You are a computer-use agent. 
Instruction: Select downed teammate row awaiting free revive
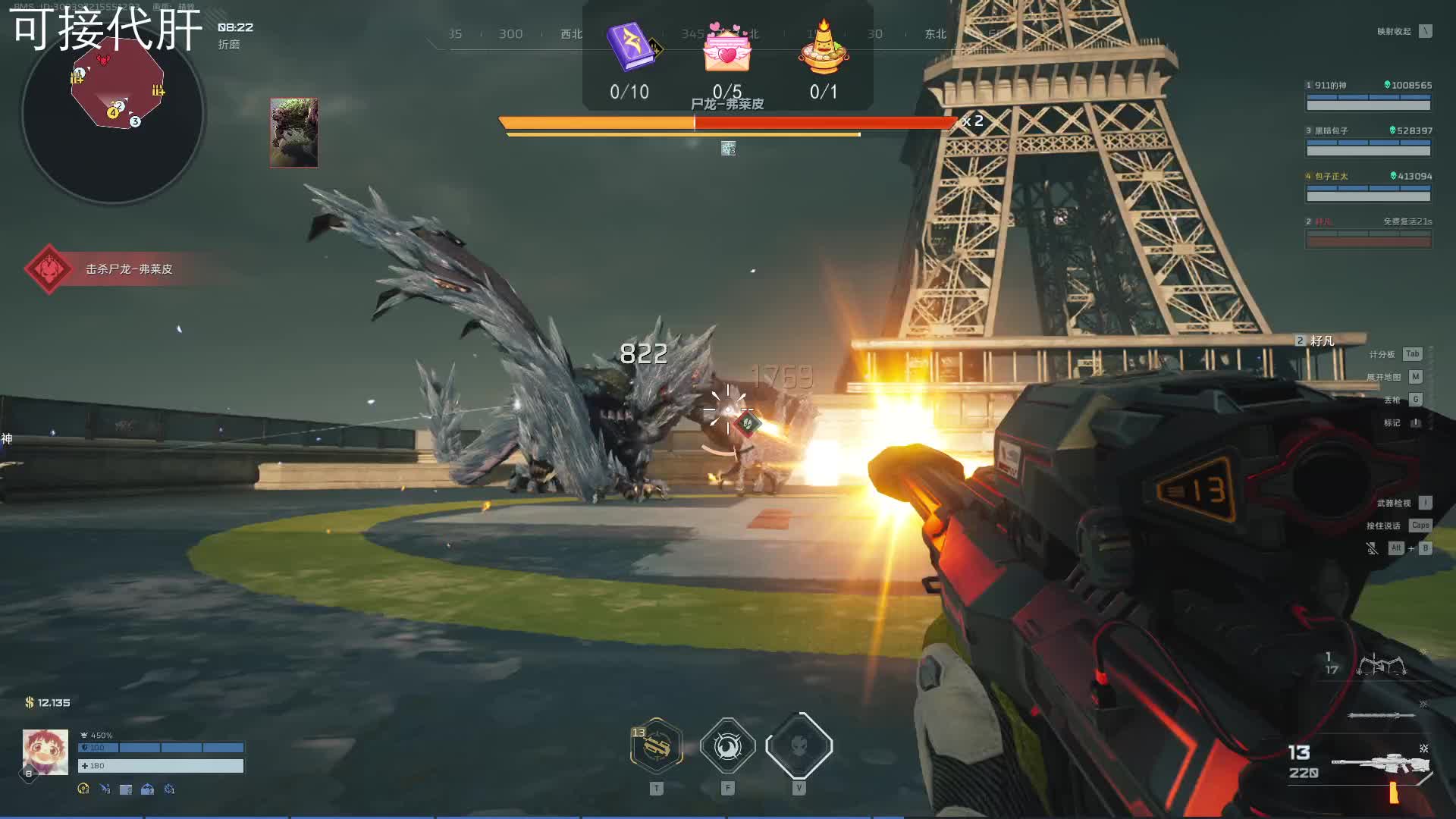pos(1368,233)
